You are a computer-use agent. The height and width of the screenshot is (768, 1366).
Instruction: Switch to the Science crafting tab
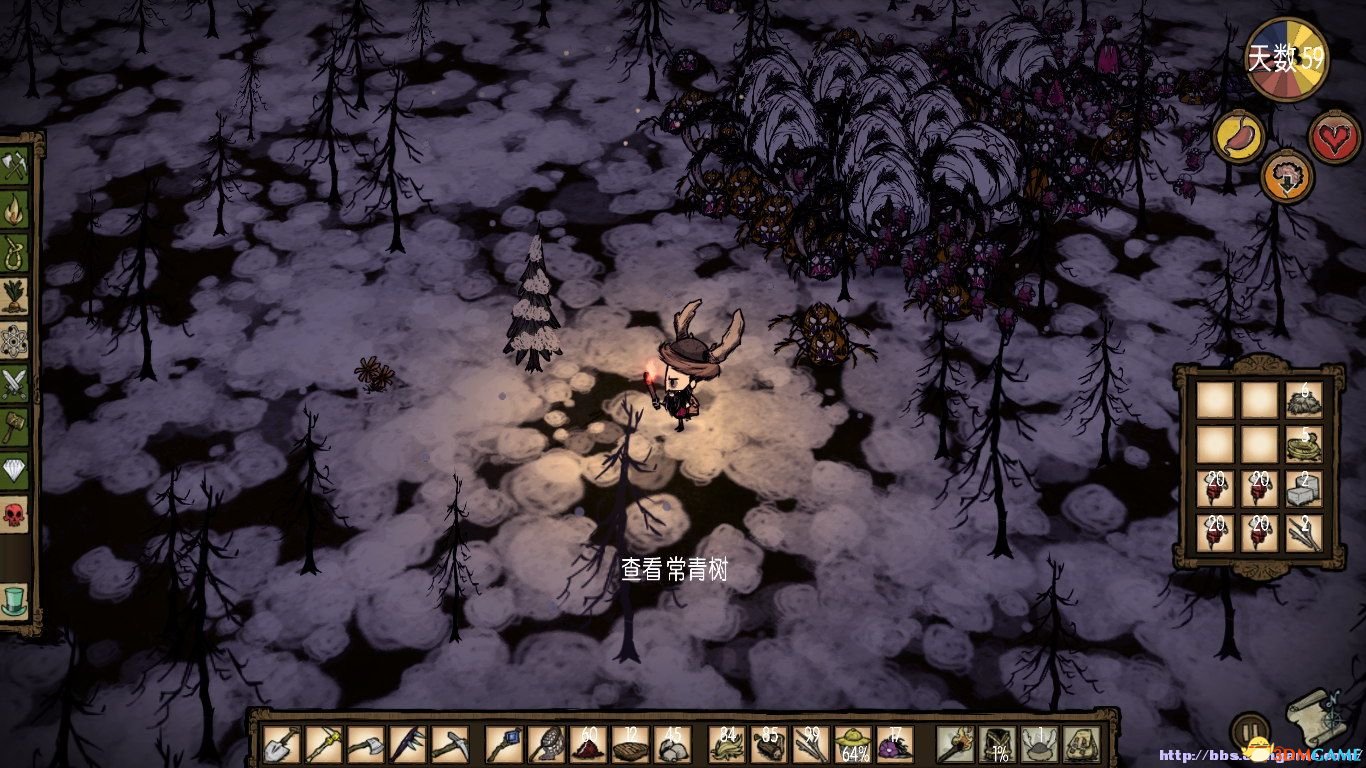(x=15, y=341)
